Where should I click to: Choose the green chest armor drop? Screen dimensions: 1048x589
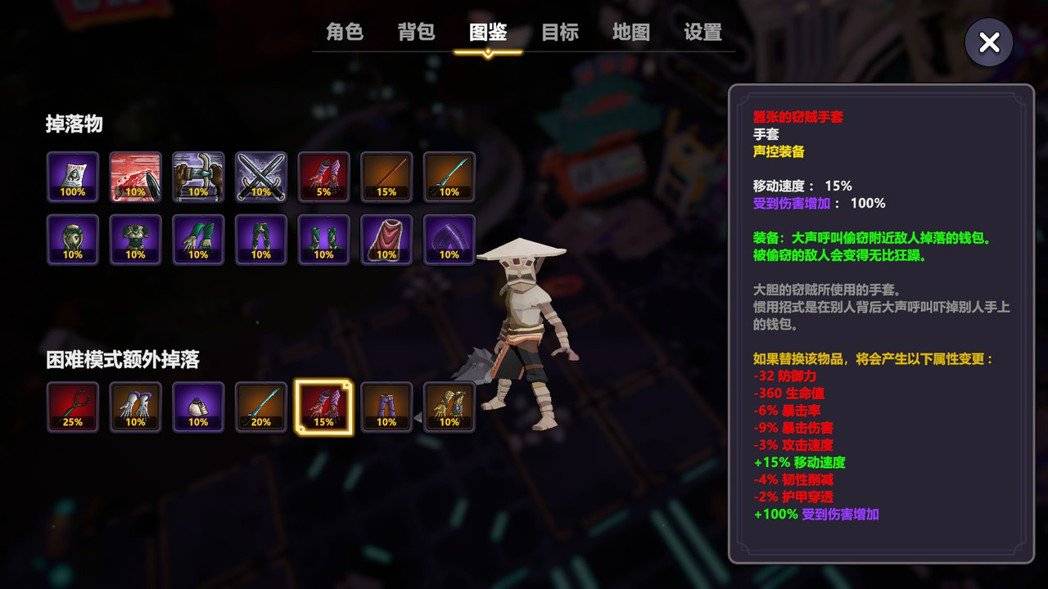tap(136, 240)
